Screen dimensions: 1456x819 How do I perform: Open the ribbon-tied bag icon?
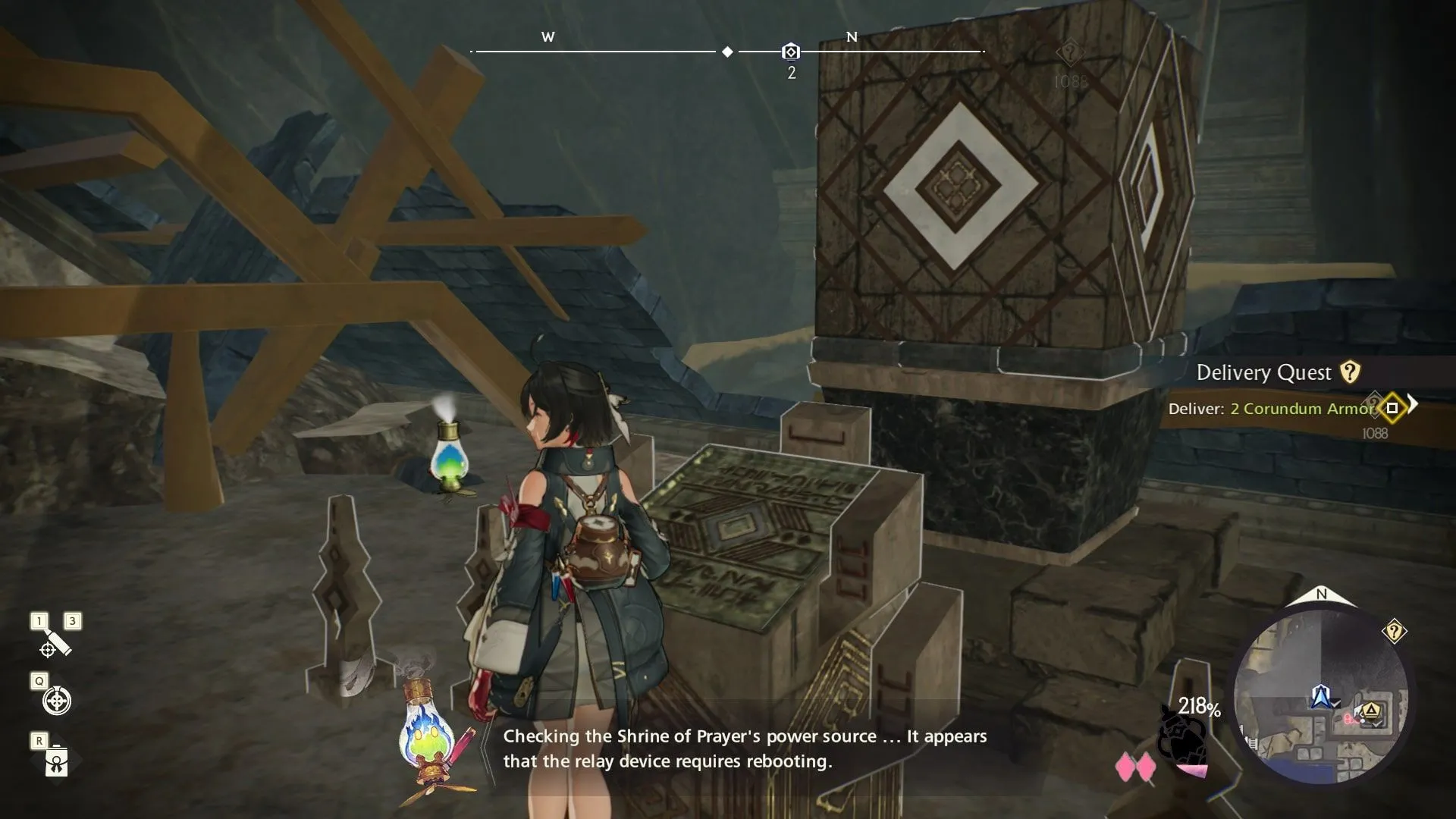57,761
